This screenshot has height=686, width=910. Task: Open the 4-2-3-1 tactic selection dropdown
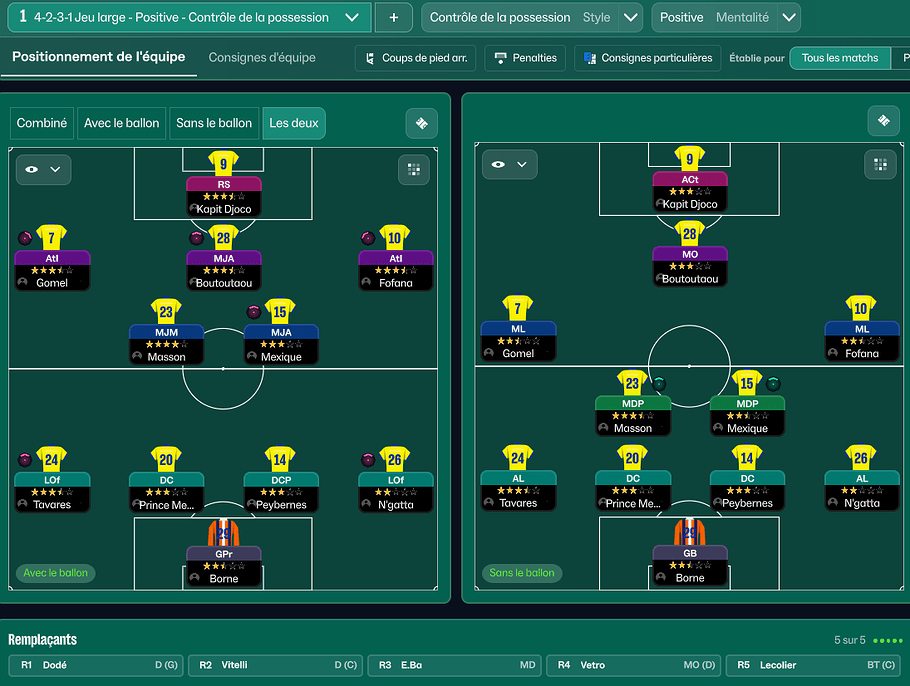click(351, 17)
